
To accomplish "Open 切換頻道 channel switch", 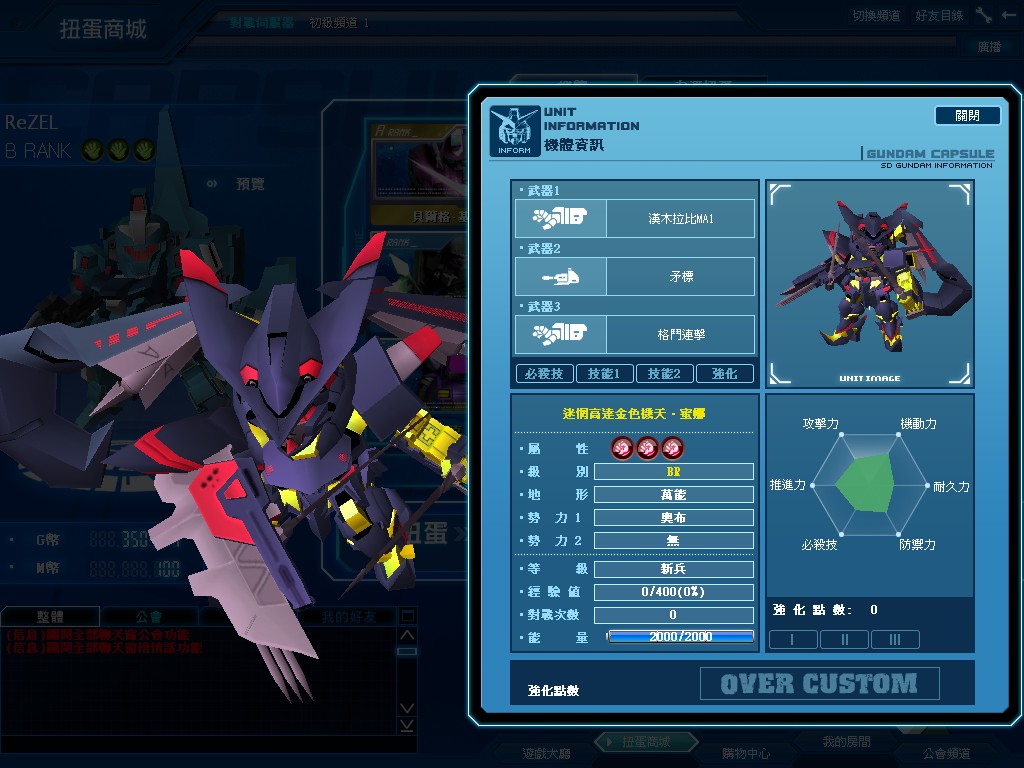I will coord(876,16).
